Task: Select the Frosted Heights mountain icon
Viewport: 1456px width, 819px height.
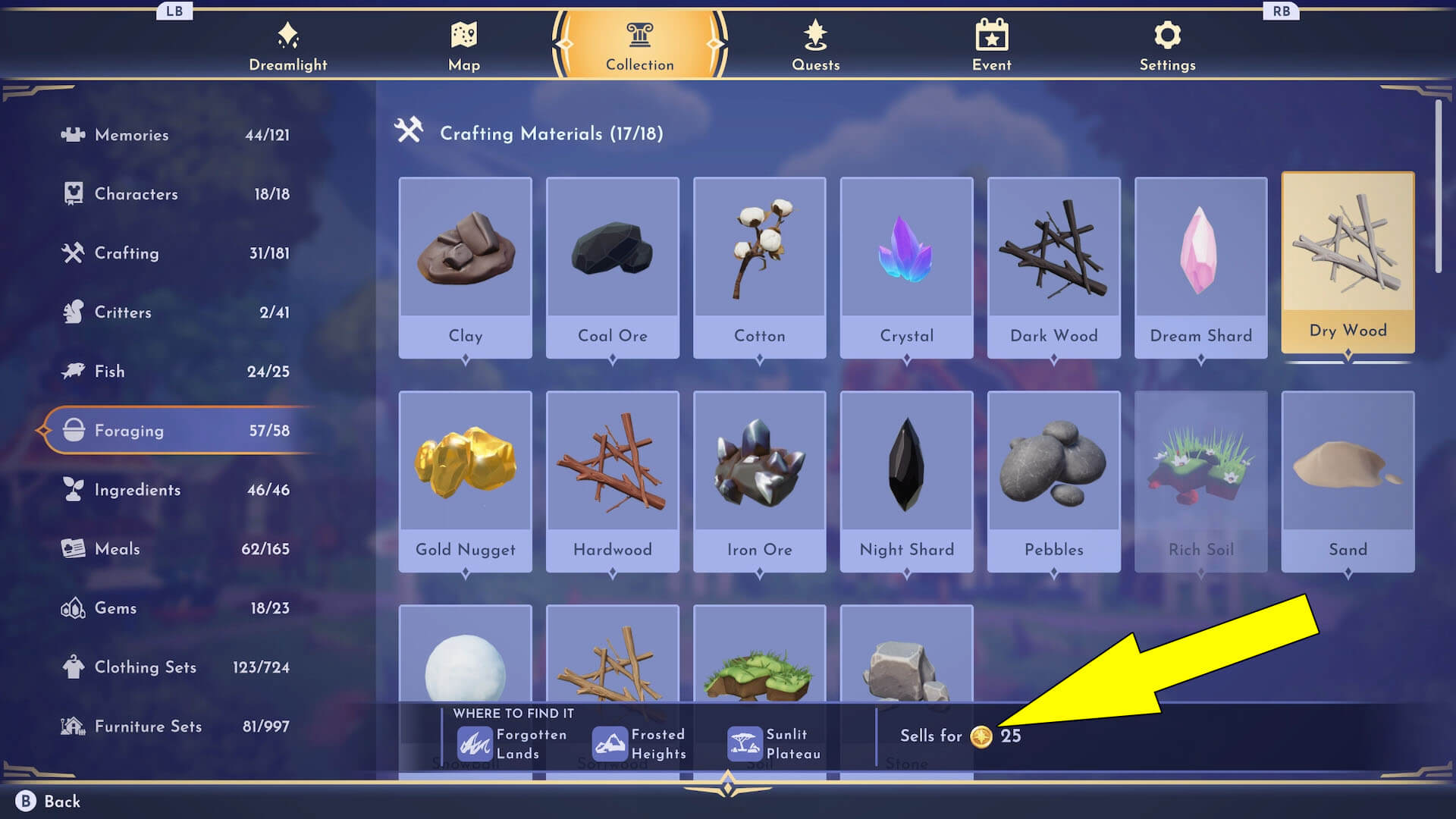Action: (x=610, y=742)
